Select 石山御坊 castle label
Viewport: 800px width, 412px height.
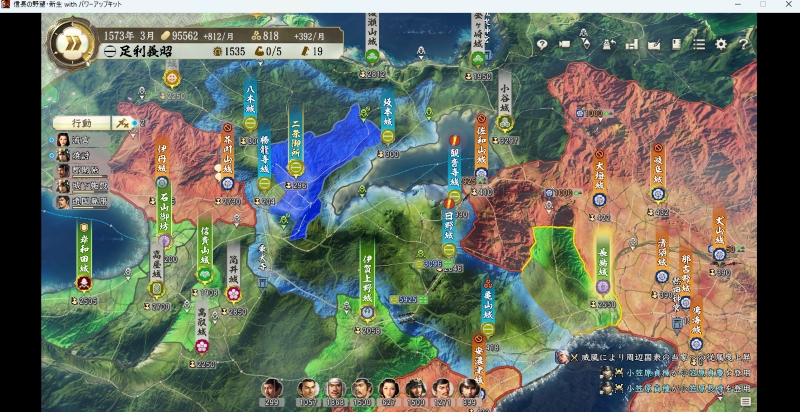click(x=164, y=213)
